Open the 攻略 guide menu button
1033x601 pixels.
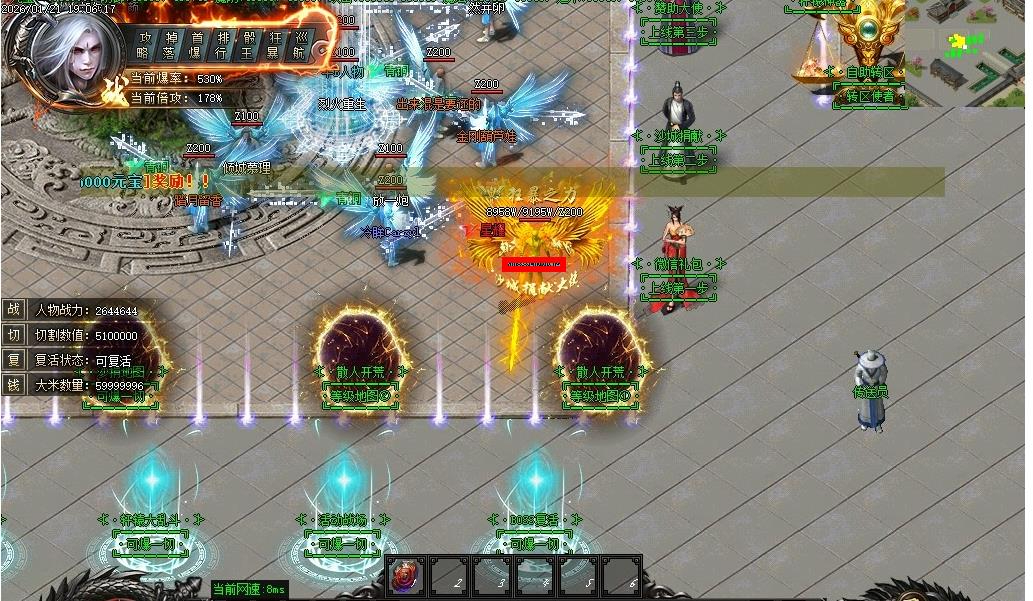pos(145,45)
